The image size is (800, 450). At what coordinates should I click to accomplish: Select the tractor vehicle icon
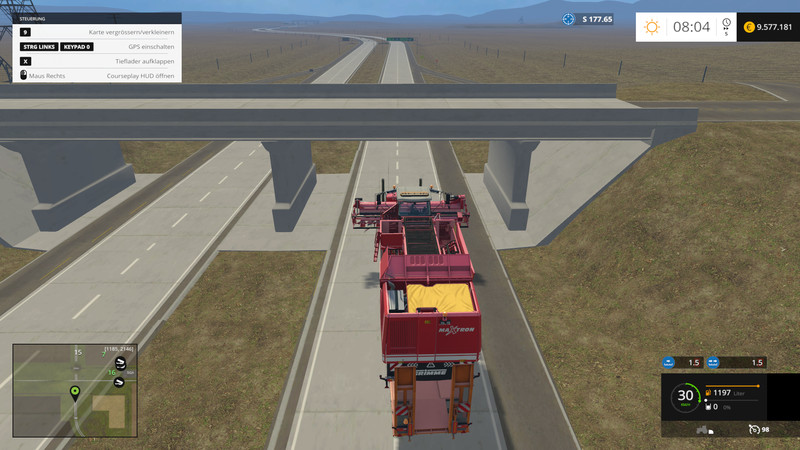(703, 430)
